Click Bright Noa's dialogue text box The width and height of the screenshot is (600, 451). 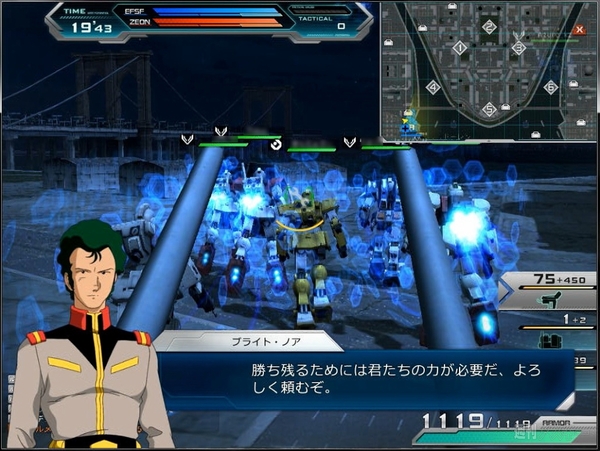(x=380, y=378)
